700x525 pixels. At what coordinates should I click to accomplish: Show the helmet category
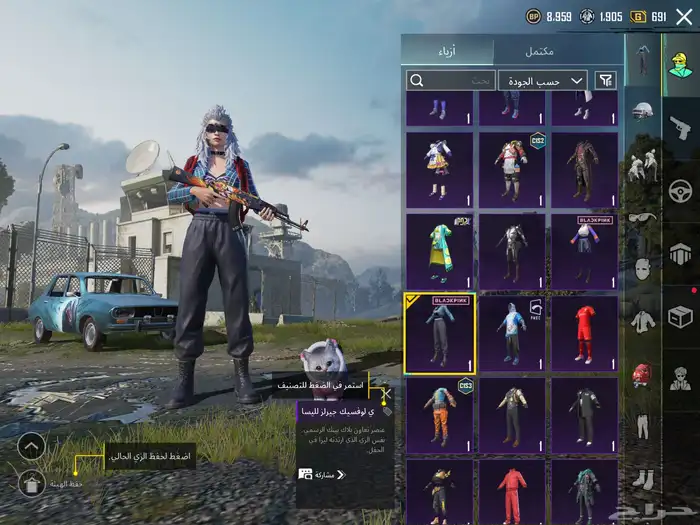[642, 111]
